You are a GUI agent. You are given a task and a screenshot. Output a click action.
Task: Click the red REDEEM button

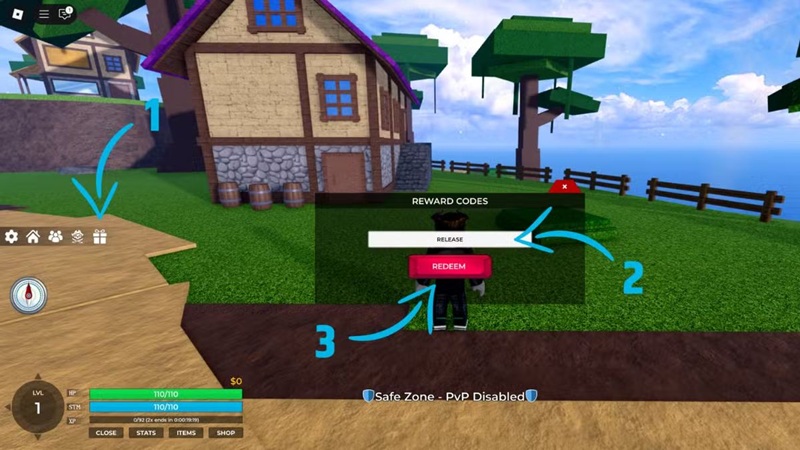pos(449,267)
